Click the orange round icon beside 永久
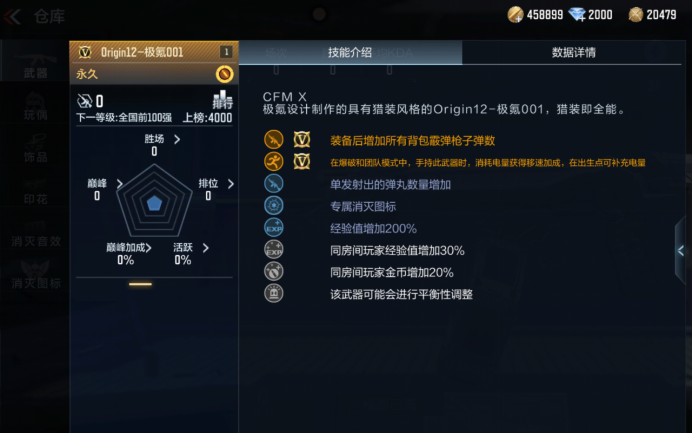693x433 pixels. tap(224, 73)
